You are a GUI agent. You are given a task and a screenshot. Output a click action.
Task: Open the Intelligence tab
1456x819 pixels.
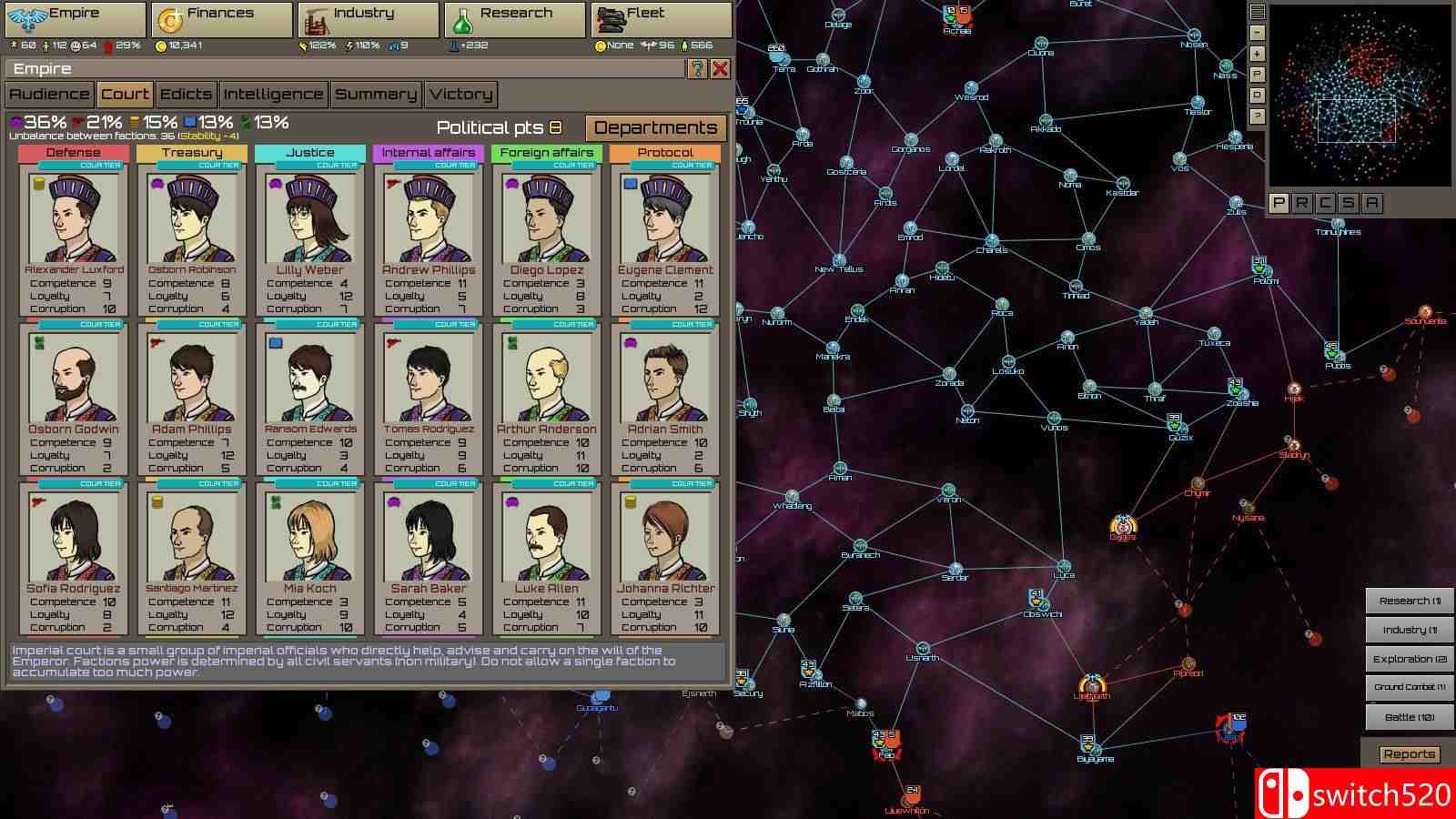(x=273, y=95)
